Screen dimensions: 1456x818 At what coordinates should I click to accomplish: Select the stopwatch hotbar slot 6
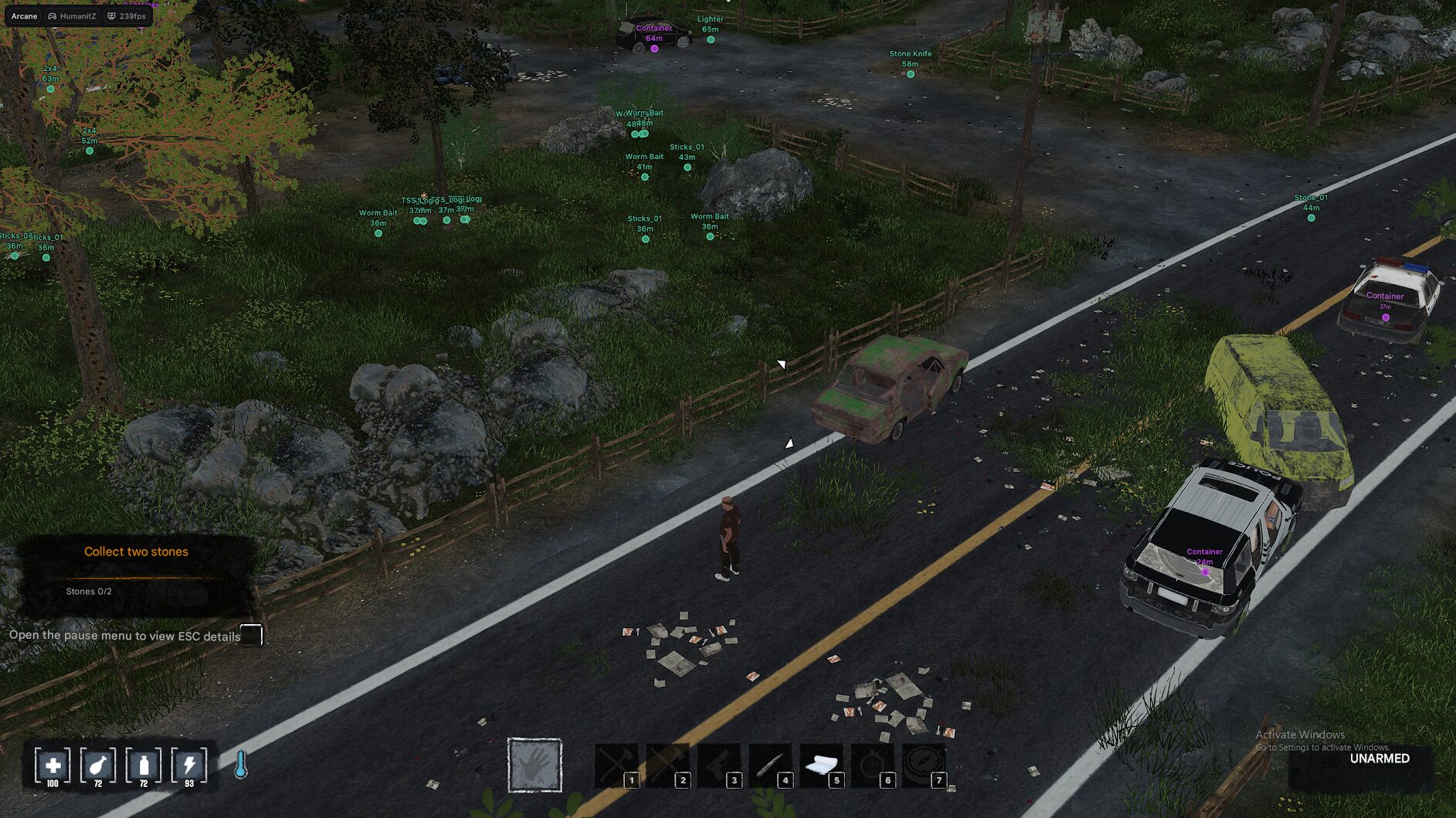[873, 765]
